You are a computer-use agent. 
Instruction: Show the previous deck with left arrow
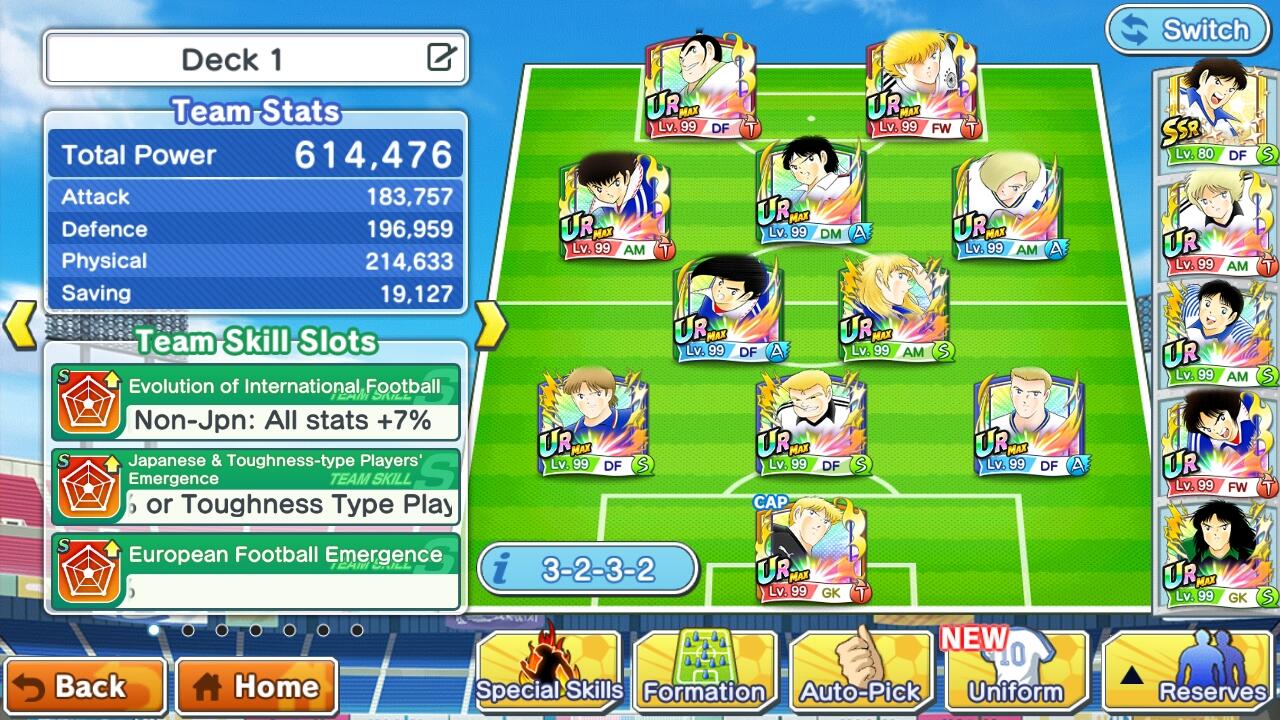pyautogui.click(x=22, y=326)
